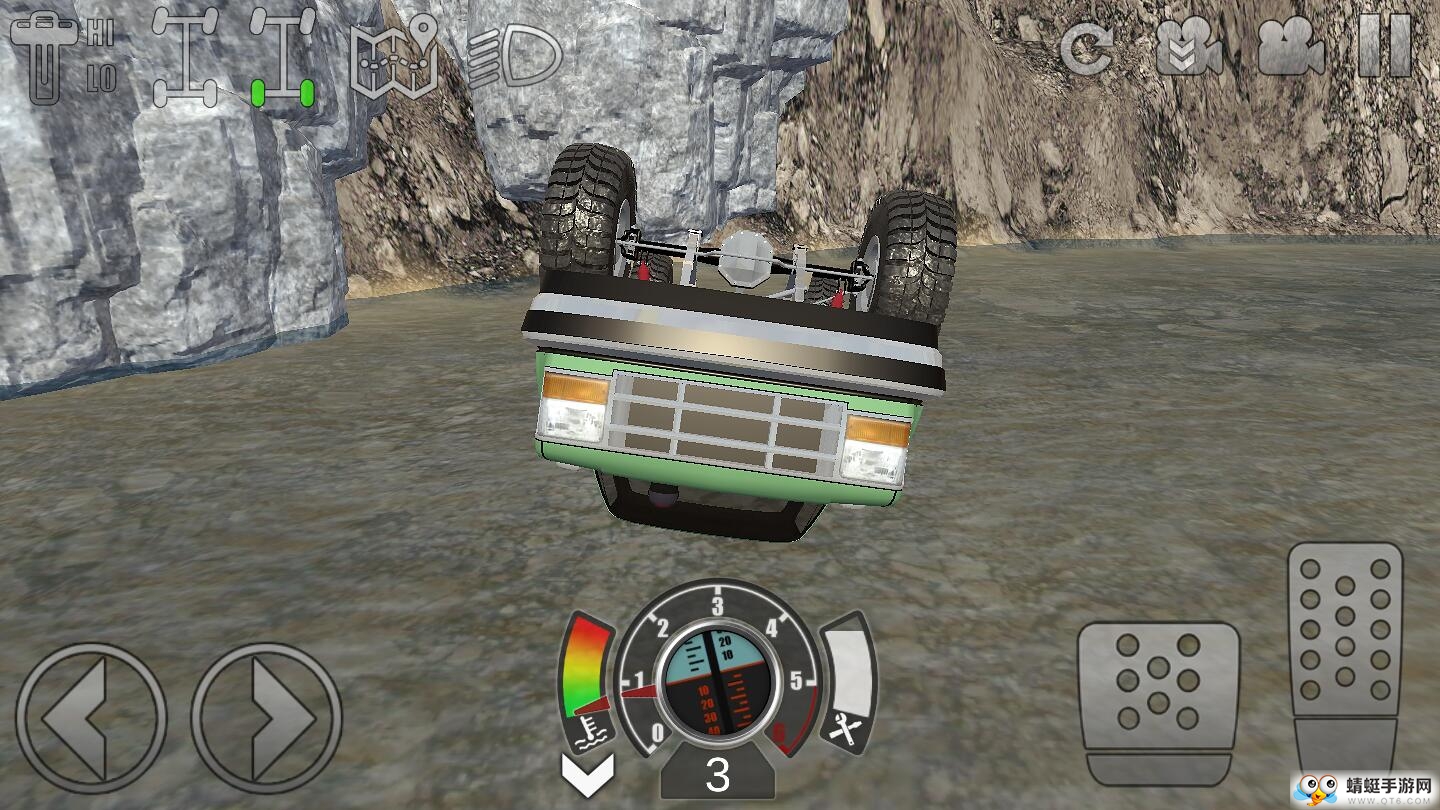Shift down with the white chevron arrow

[588, 774]
